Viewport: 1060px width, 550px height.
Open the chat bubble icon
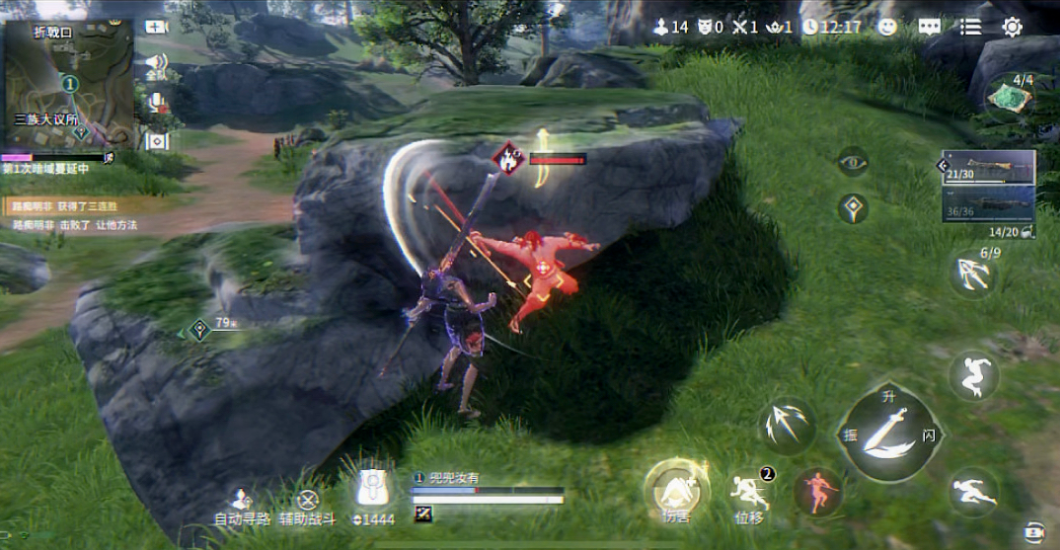coord(929,27)
